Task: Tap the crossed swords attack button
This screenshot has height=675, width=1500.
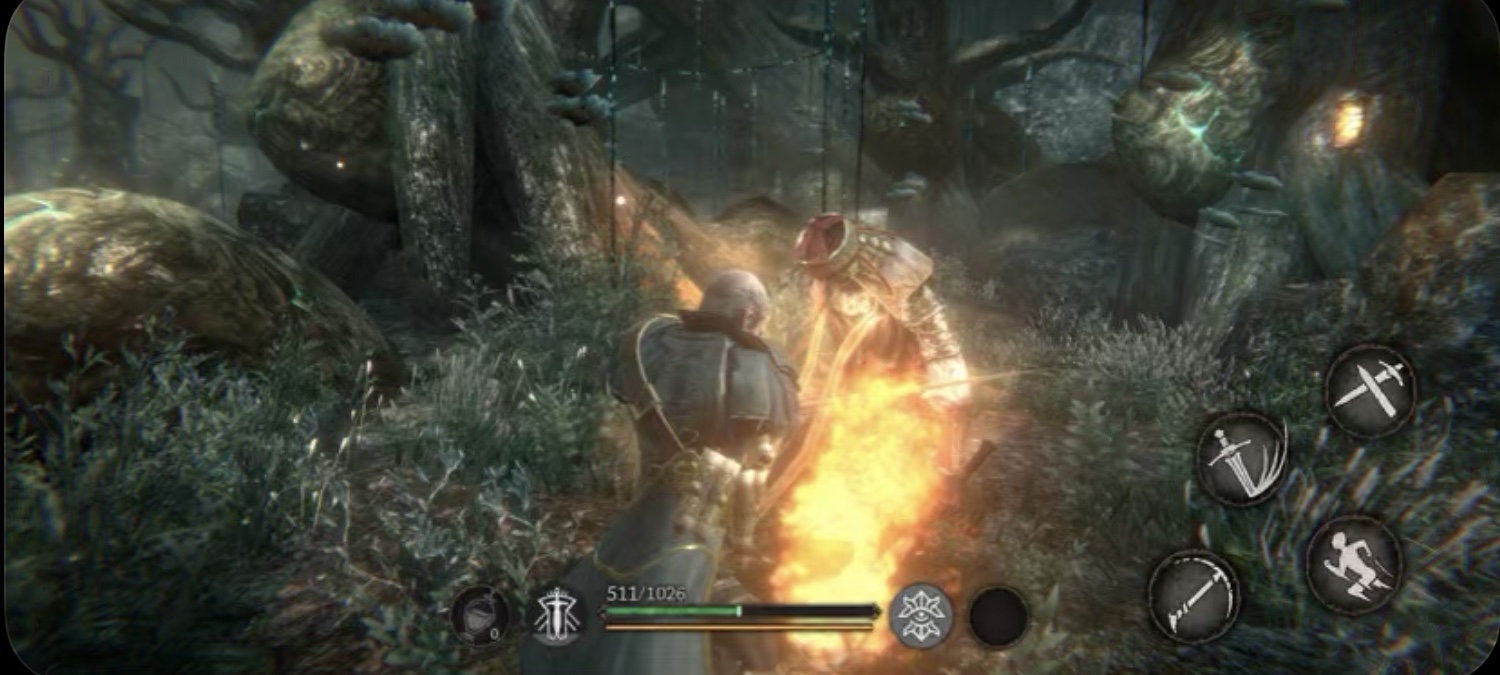Action: 1370,391
